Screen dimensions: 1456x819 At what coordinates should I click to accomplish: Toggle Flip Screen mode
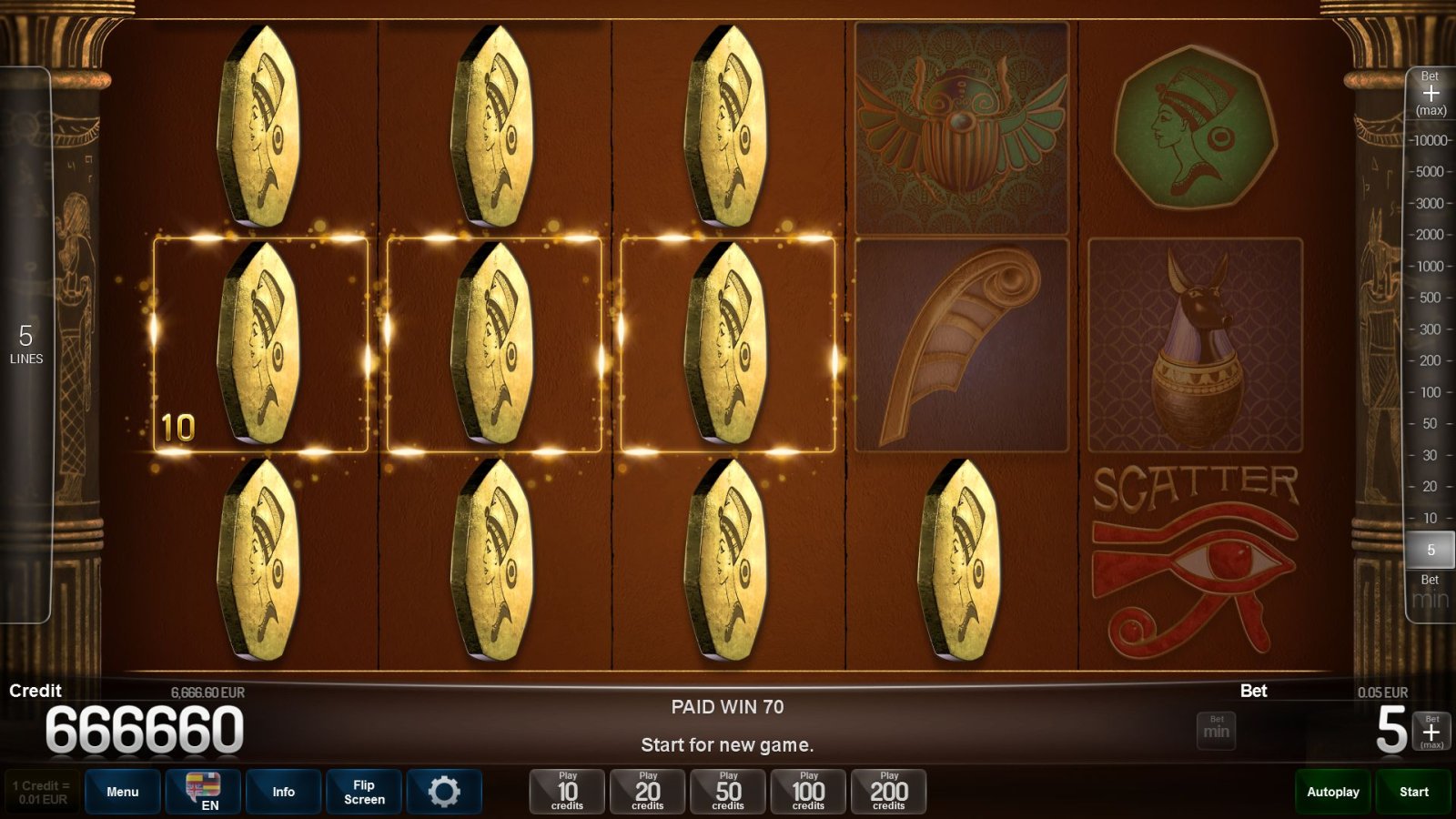363,791
